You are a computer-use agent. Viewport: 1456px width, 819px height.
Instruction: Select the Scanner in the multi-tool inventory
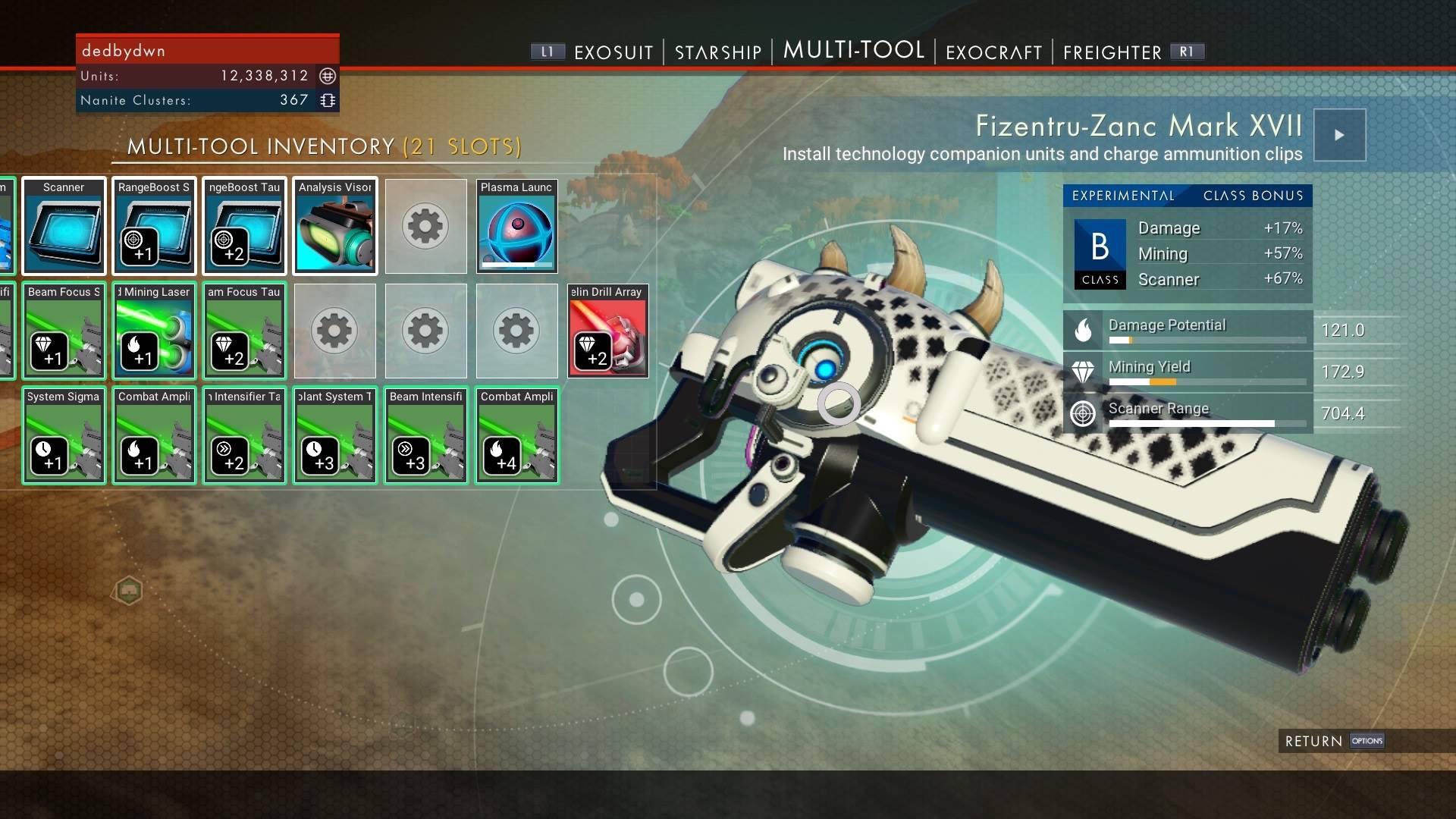(64, 226)
